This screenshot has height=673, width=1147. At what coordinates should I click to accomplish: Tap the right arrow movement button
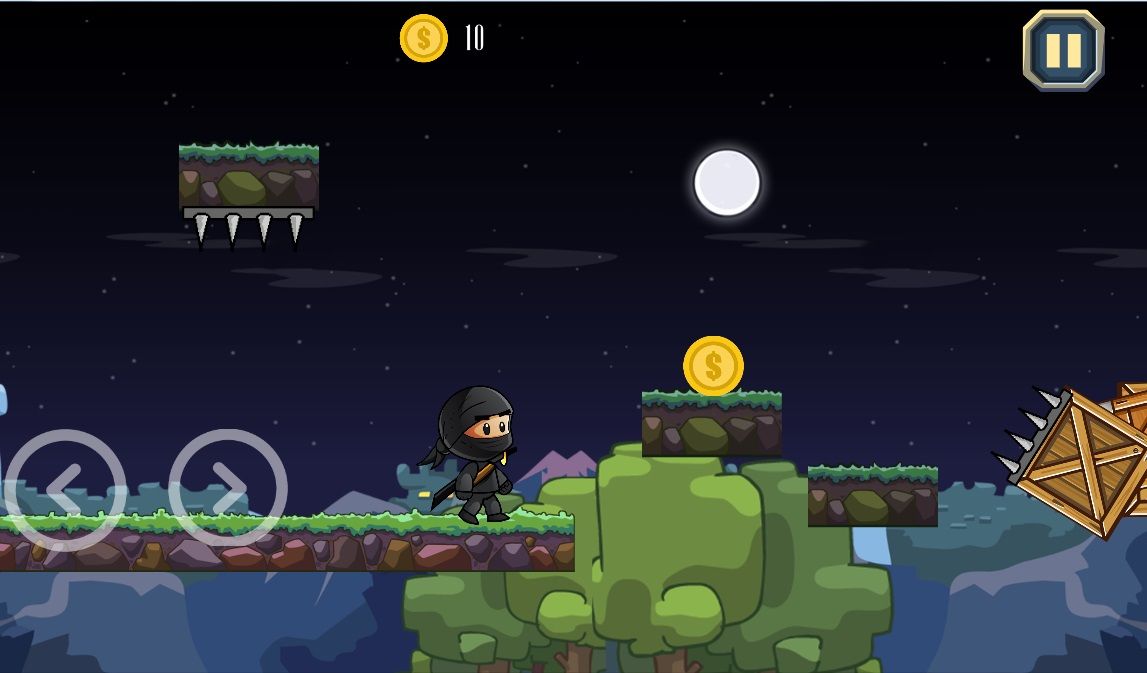pos(228,489)
